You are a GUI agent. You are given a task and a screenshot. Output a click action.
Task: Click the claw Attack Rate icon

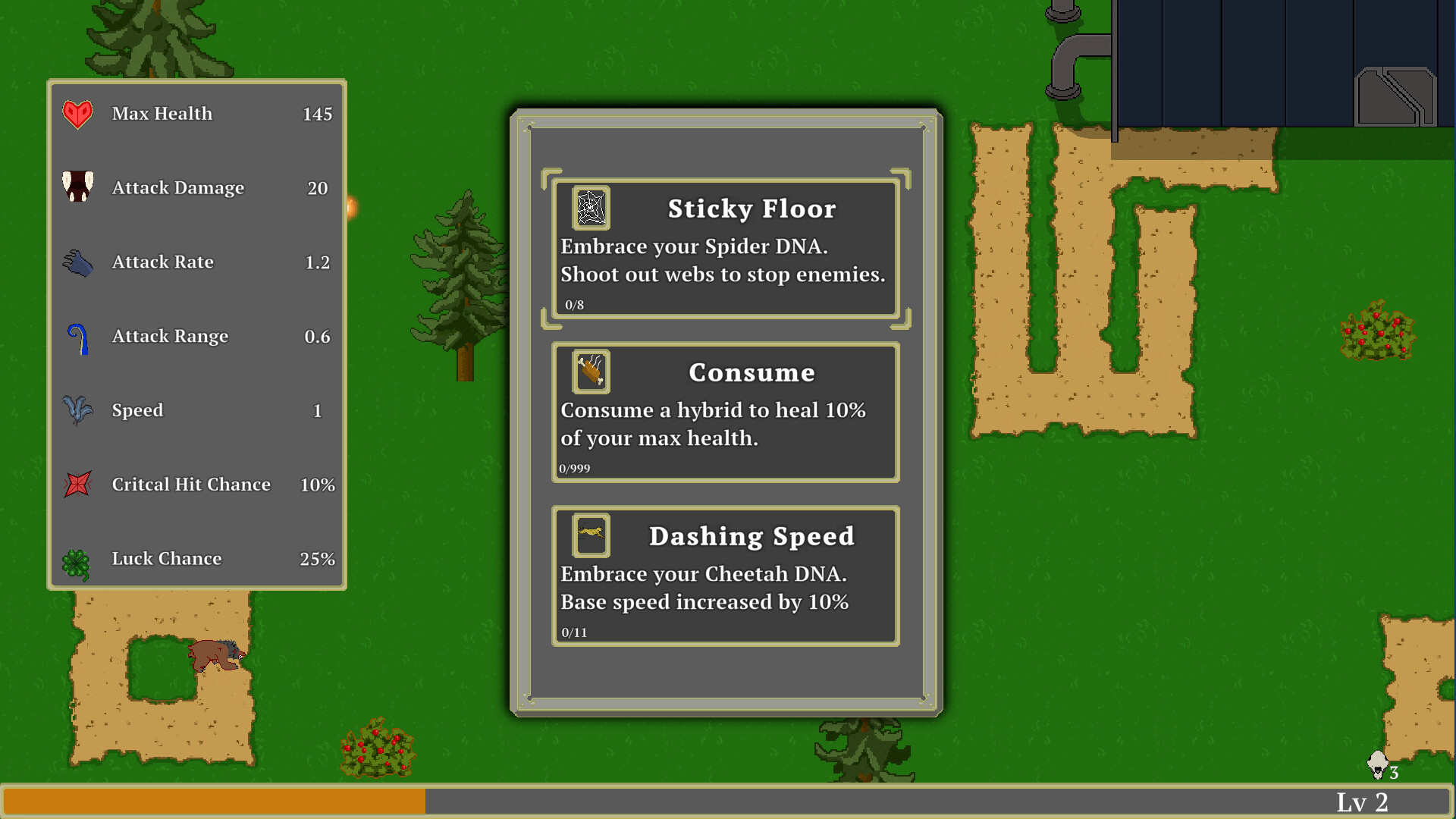pos(77,262)
